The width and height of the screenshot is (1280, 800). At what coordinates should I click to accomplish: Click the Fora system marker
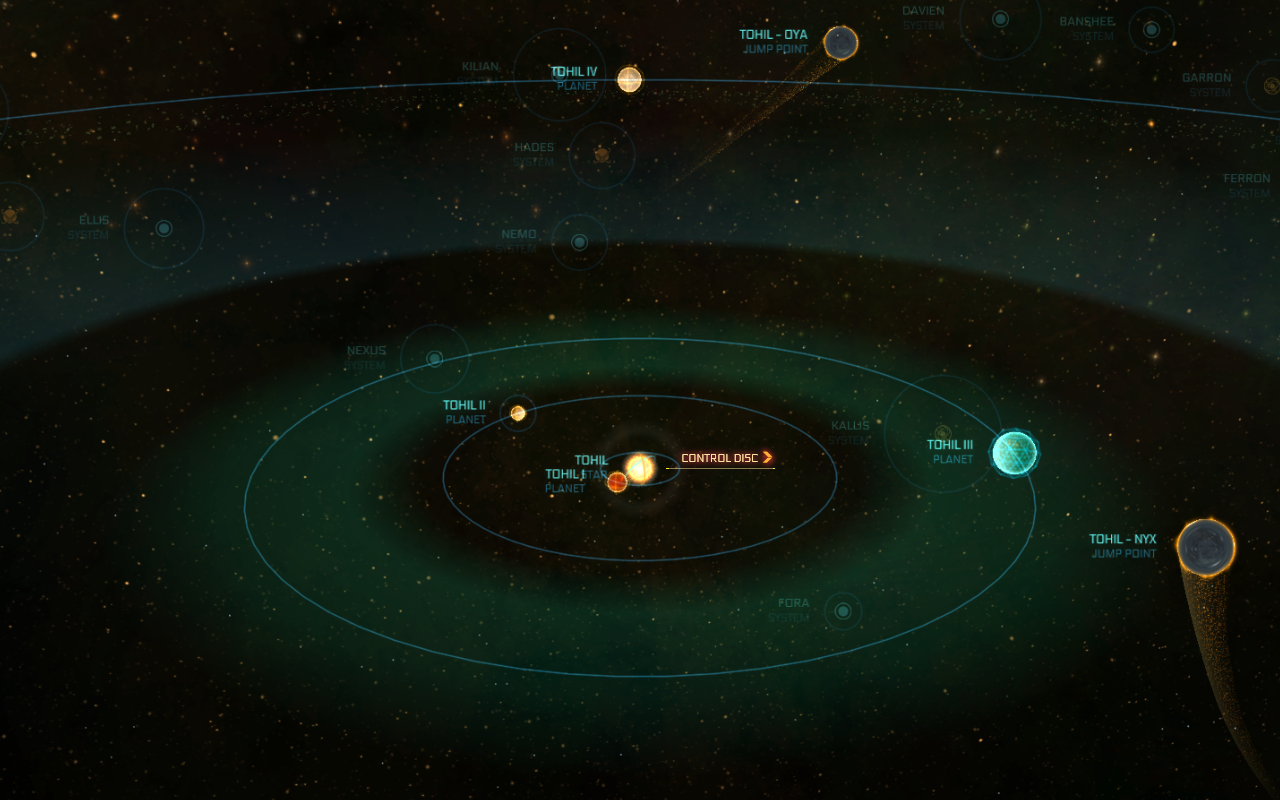tap(843, 610)
